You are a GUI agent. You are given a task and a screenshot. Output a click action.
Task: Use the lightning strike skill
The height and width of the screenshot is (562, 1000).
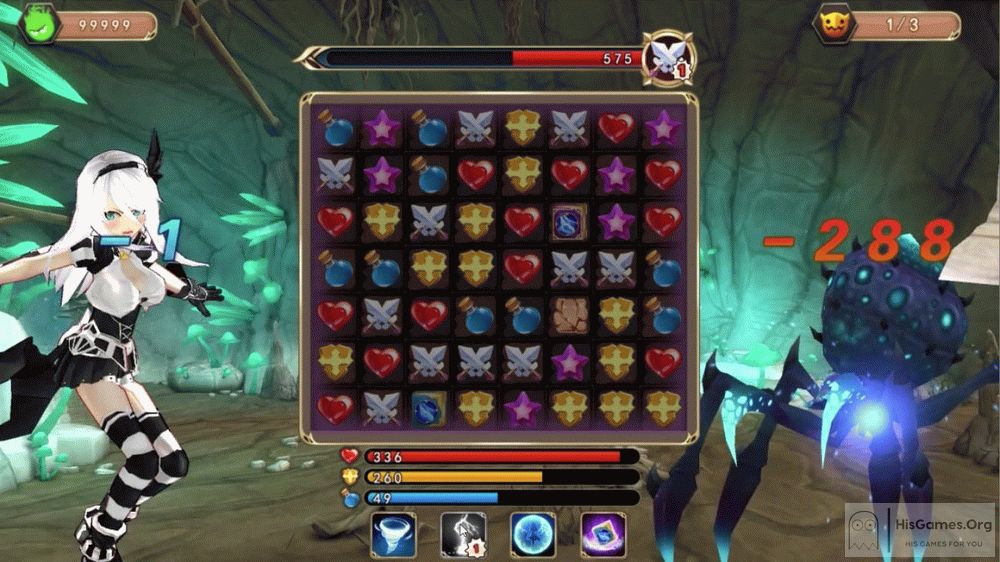click(463, 535)
